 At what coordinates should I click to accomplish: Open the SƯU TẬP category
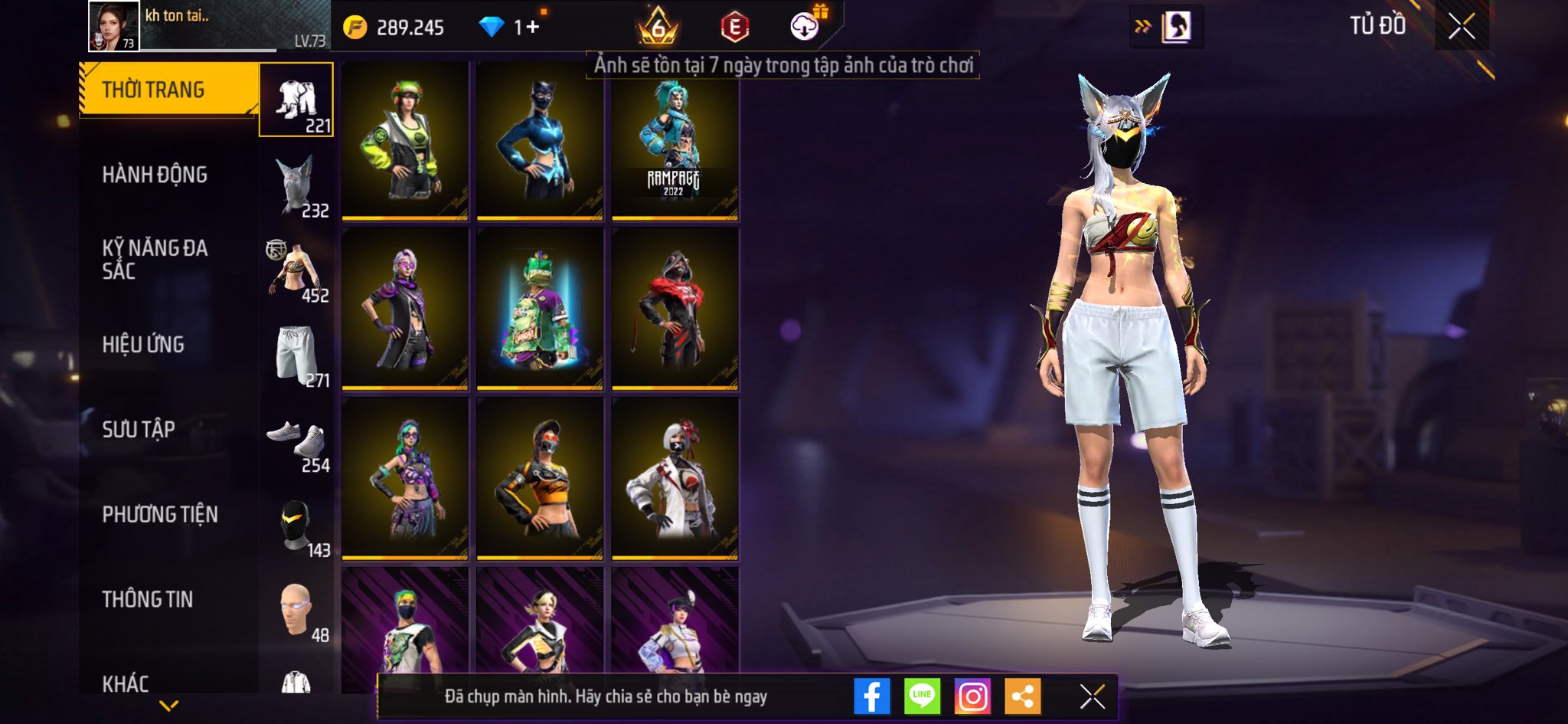coord(139,429)
